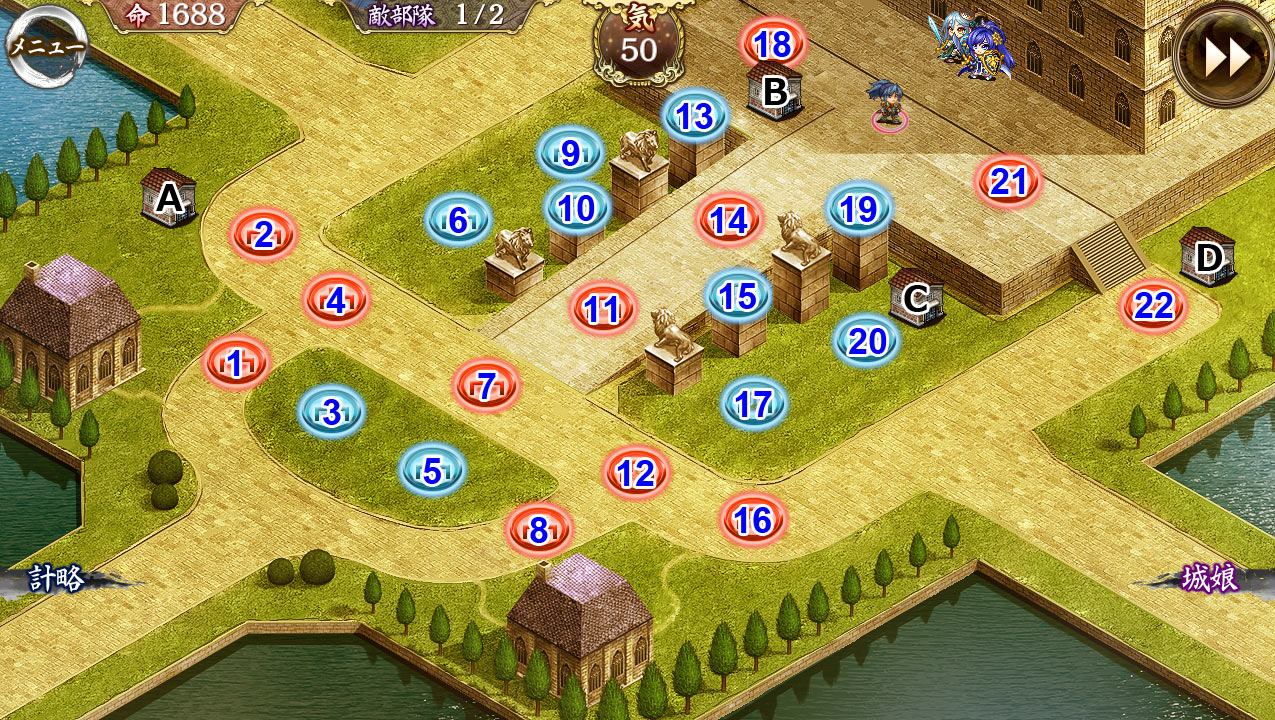Select red deployment slot 1
This screenshot has height=720, width=1275.
click(x=236, y=363)
